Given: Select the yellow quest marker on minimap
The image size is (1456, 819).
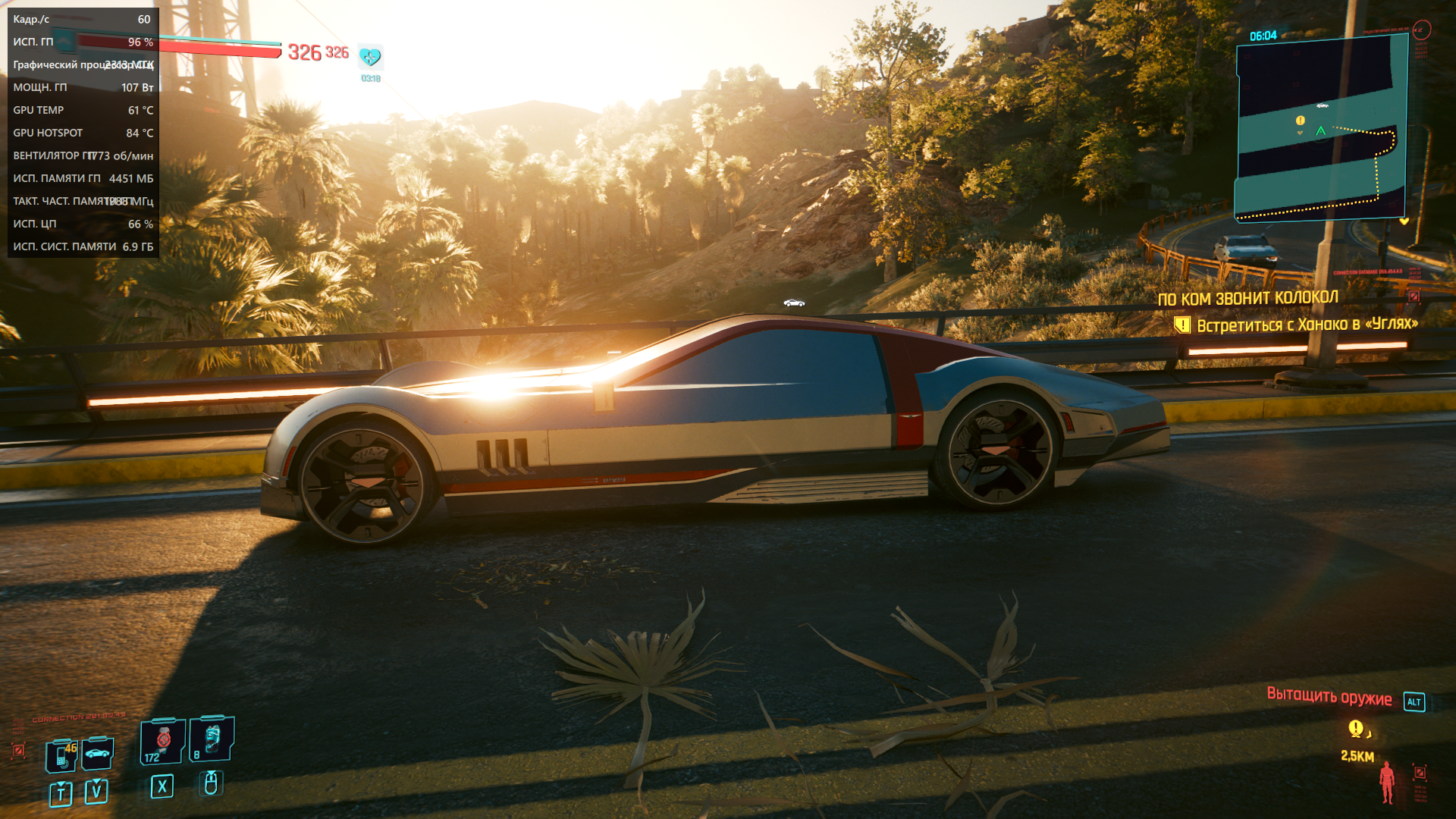Looking at the screenshot, I should point(1301,121).
